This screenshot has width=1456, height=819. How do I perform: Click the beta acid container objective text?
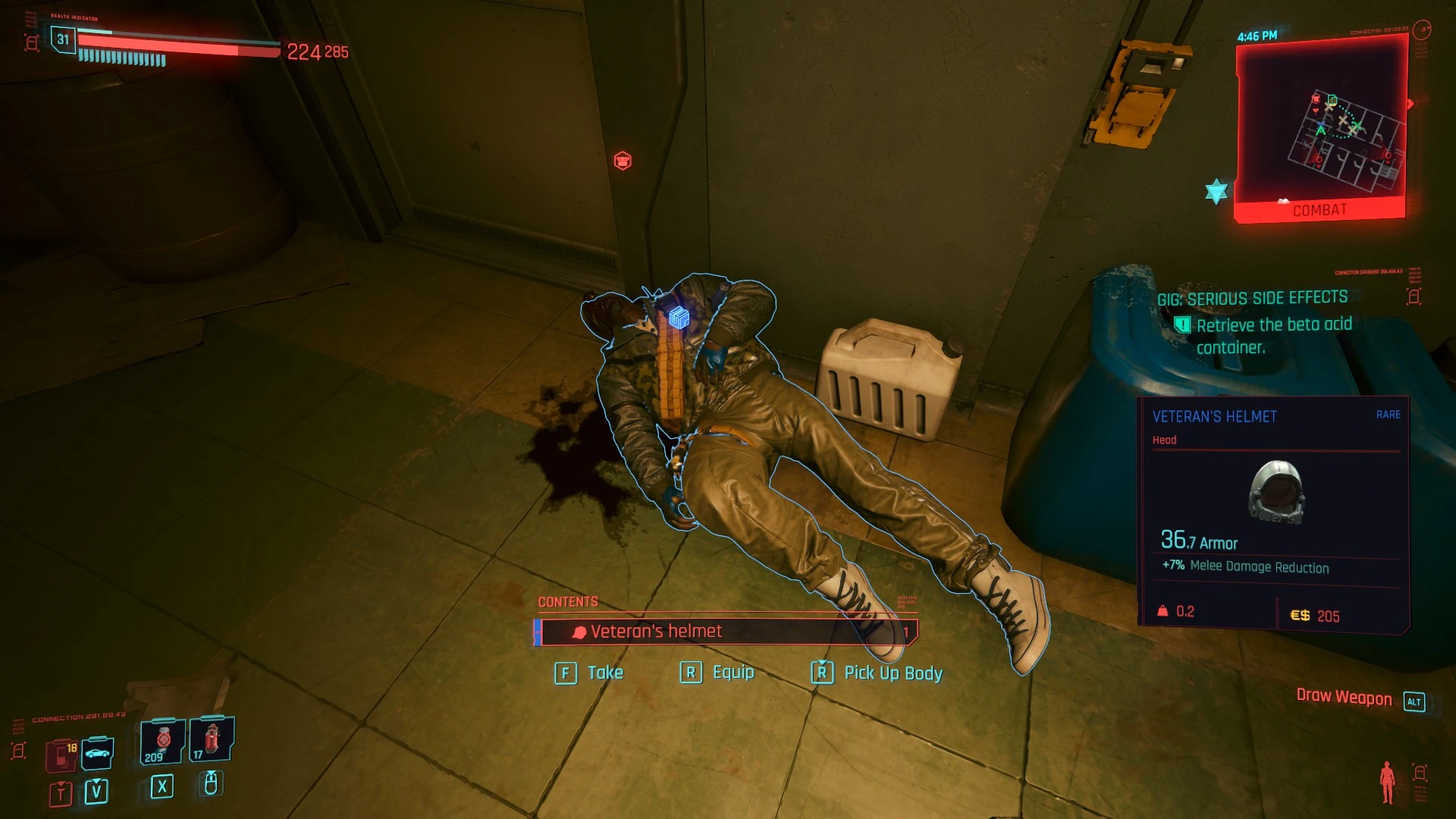(x=1273, y=336)
